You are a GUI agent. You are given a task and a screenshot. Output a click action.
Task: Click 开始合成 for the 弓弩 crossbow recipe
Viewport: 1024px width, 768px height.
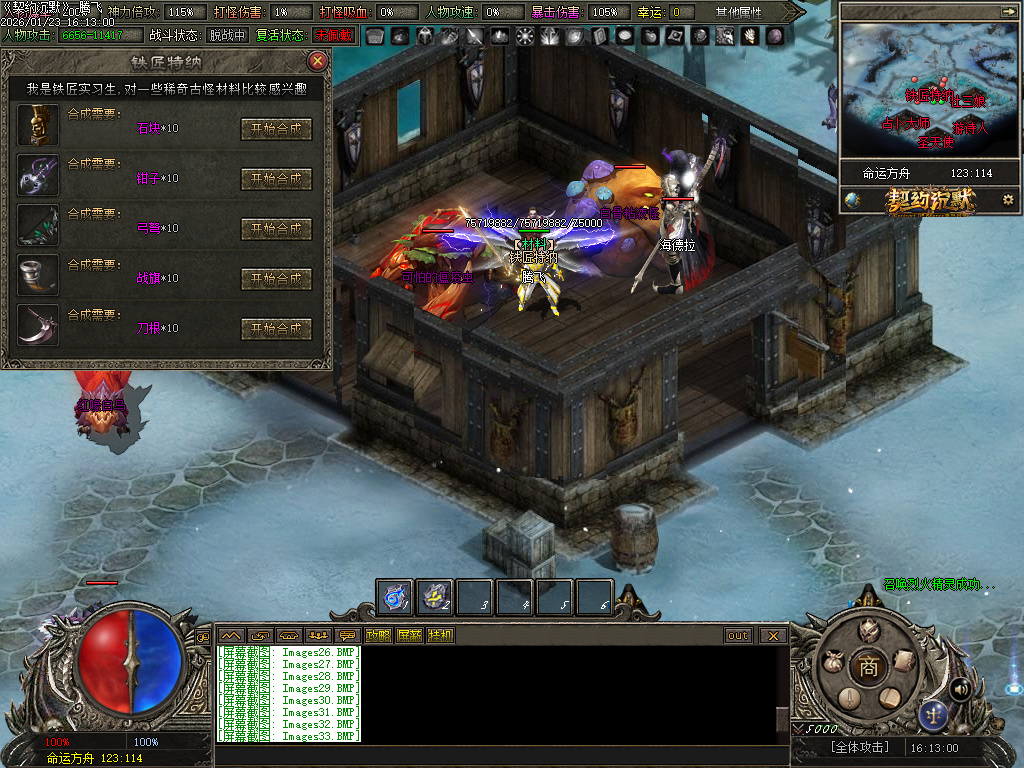(276, 229)
